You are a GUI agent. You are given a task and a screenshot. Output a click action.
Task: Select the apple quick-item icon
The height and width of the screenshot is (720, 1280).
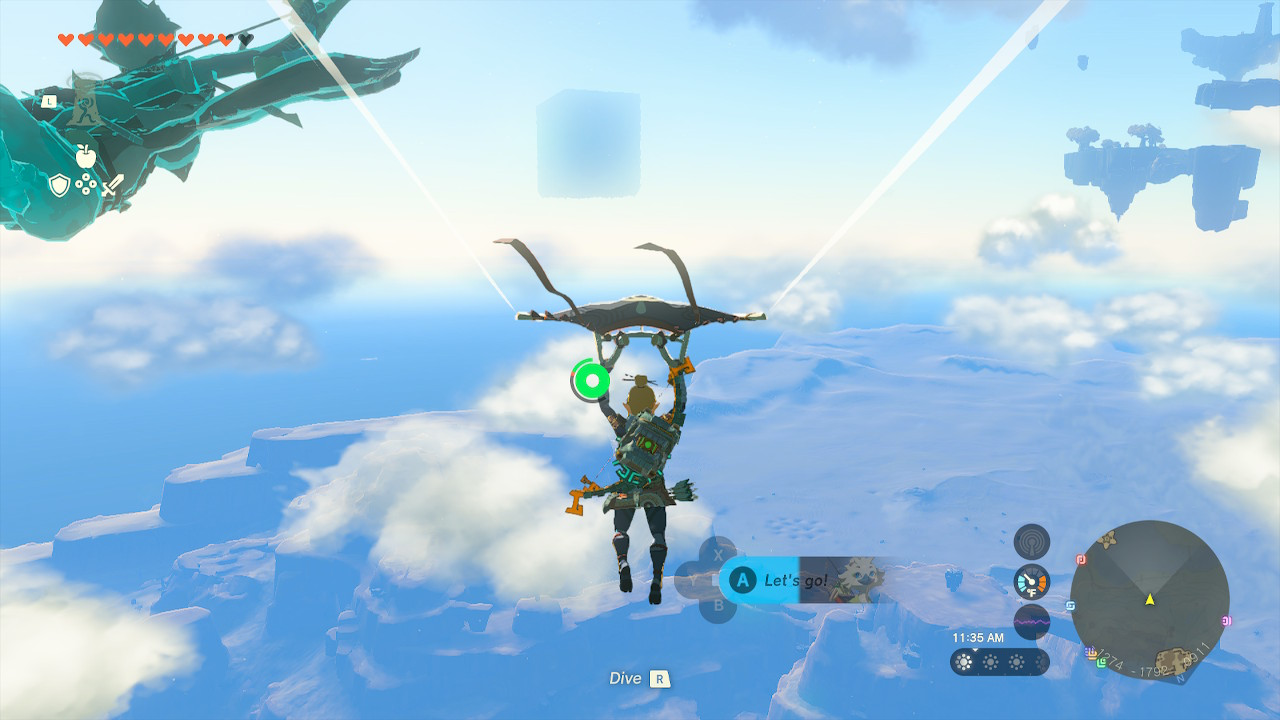(x=86, y=156)
